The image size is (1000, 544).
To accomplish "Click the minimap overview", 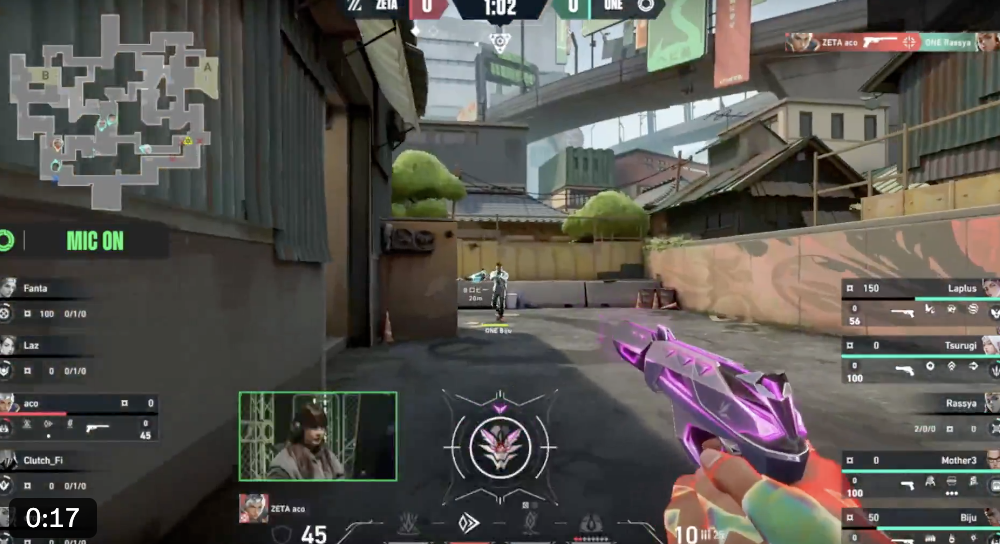I will [x=112, y=110].
